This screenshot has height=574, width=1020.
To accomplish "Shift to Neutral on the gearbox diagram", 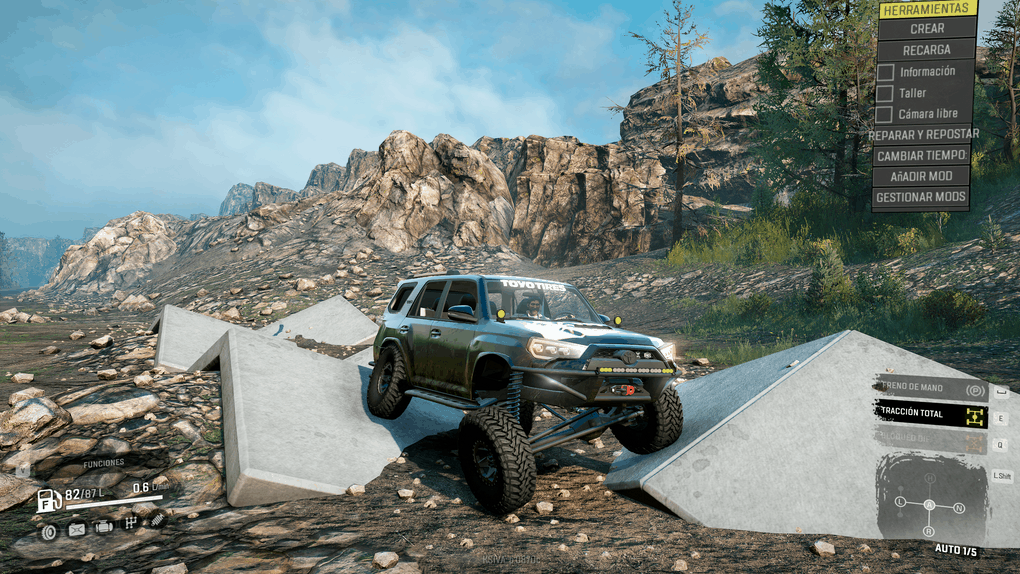I will coord(959,508).
